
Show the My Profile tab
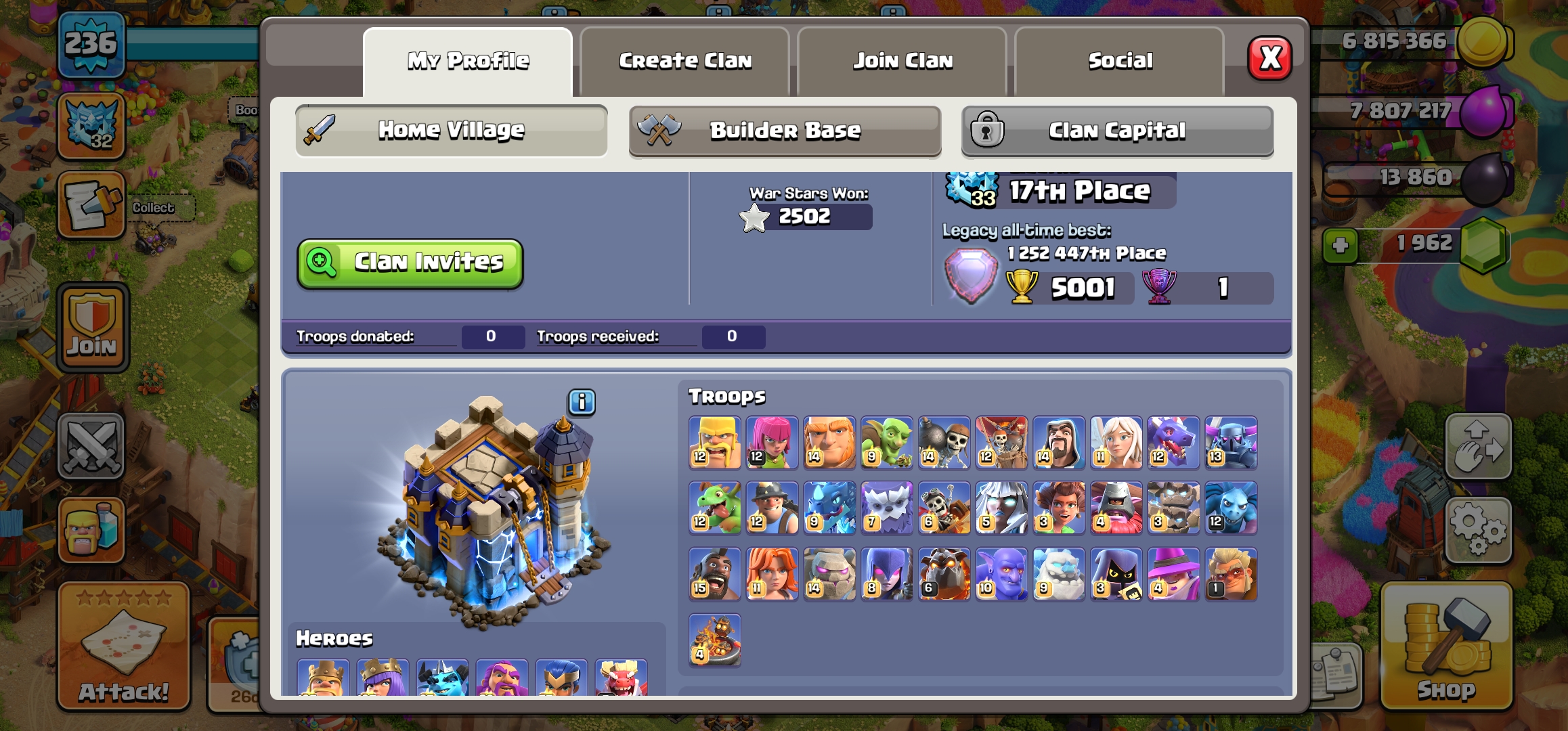tap(468, 62)
